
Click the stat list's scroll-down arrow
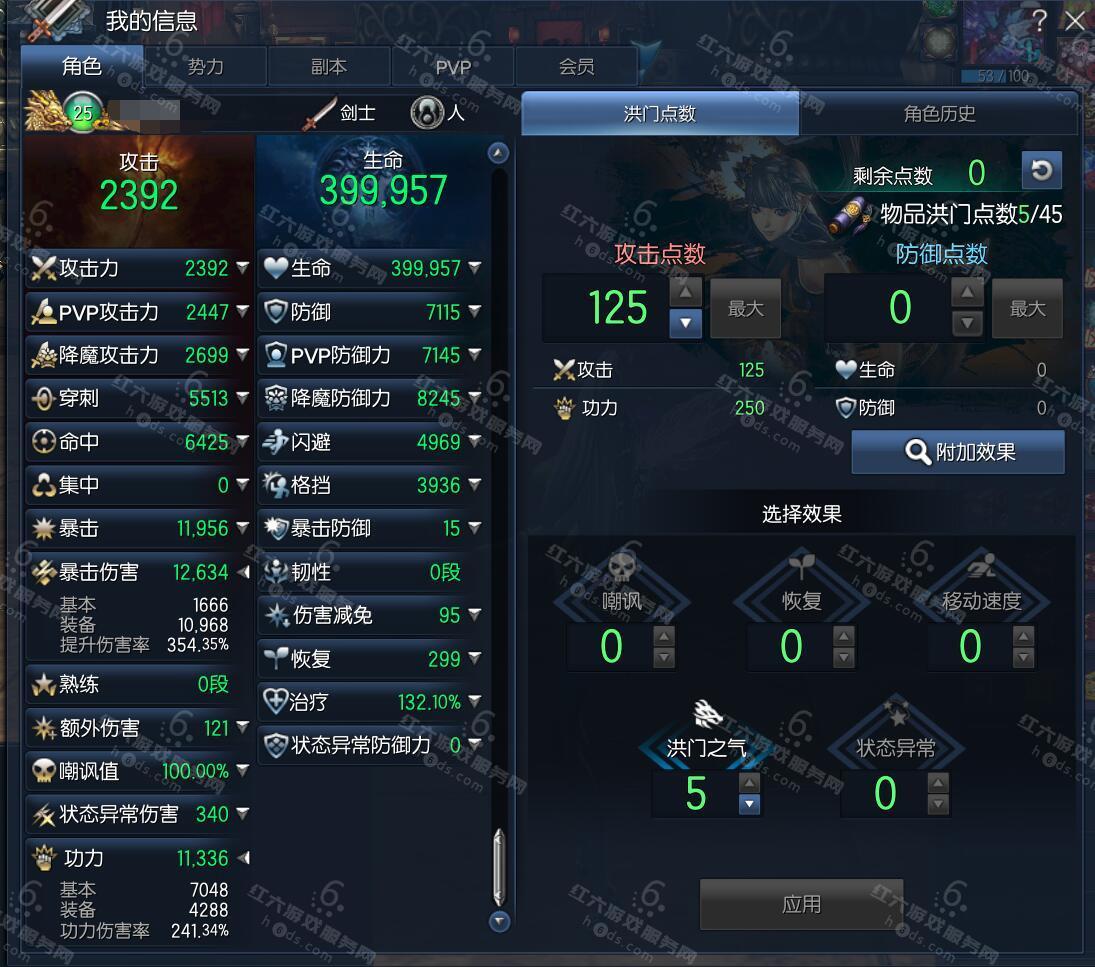coord(499,921)
